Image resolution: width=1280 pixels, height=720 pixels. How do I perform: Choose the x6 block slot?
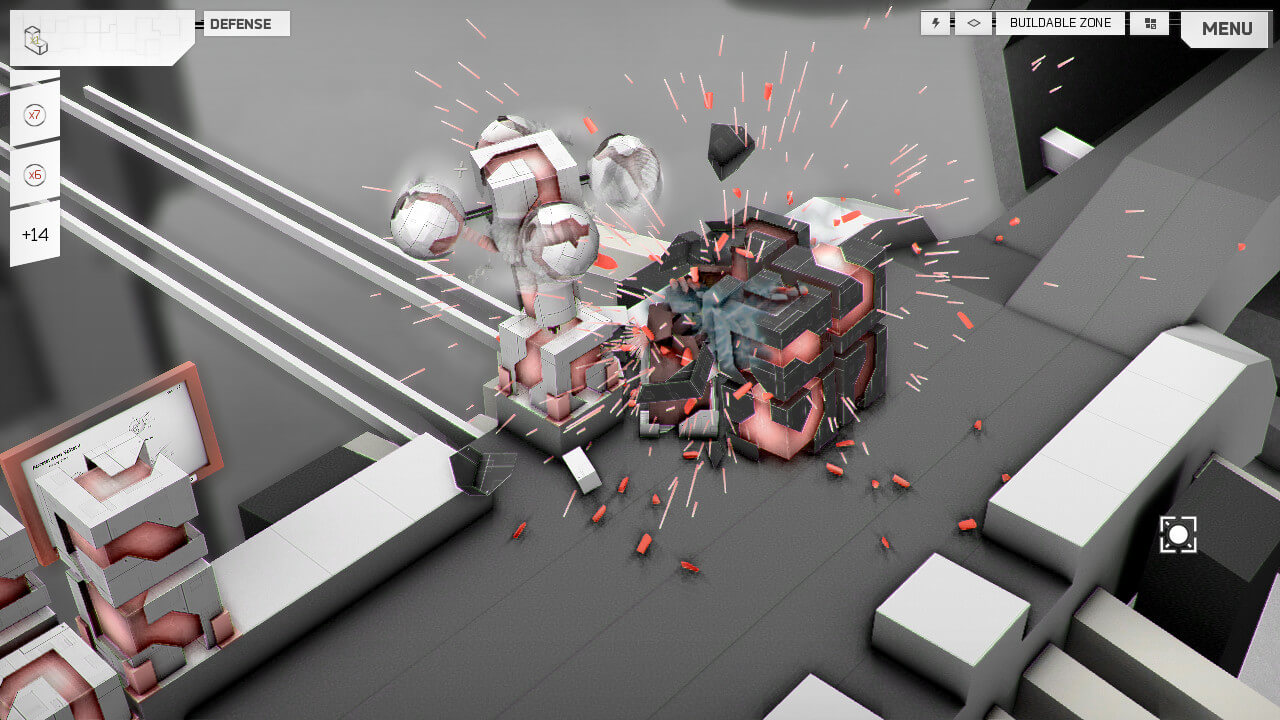(x=35, y=175)
